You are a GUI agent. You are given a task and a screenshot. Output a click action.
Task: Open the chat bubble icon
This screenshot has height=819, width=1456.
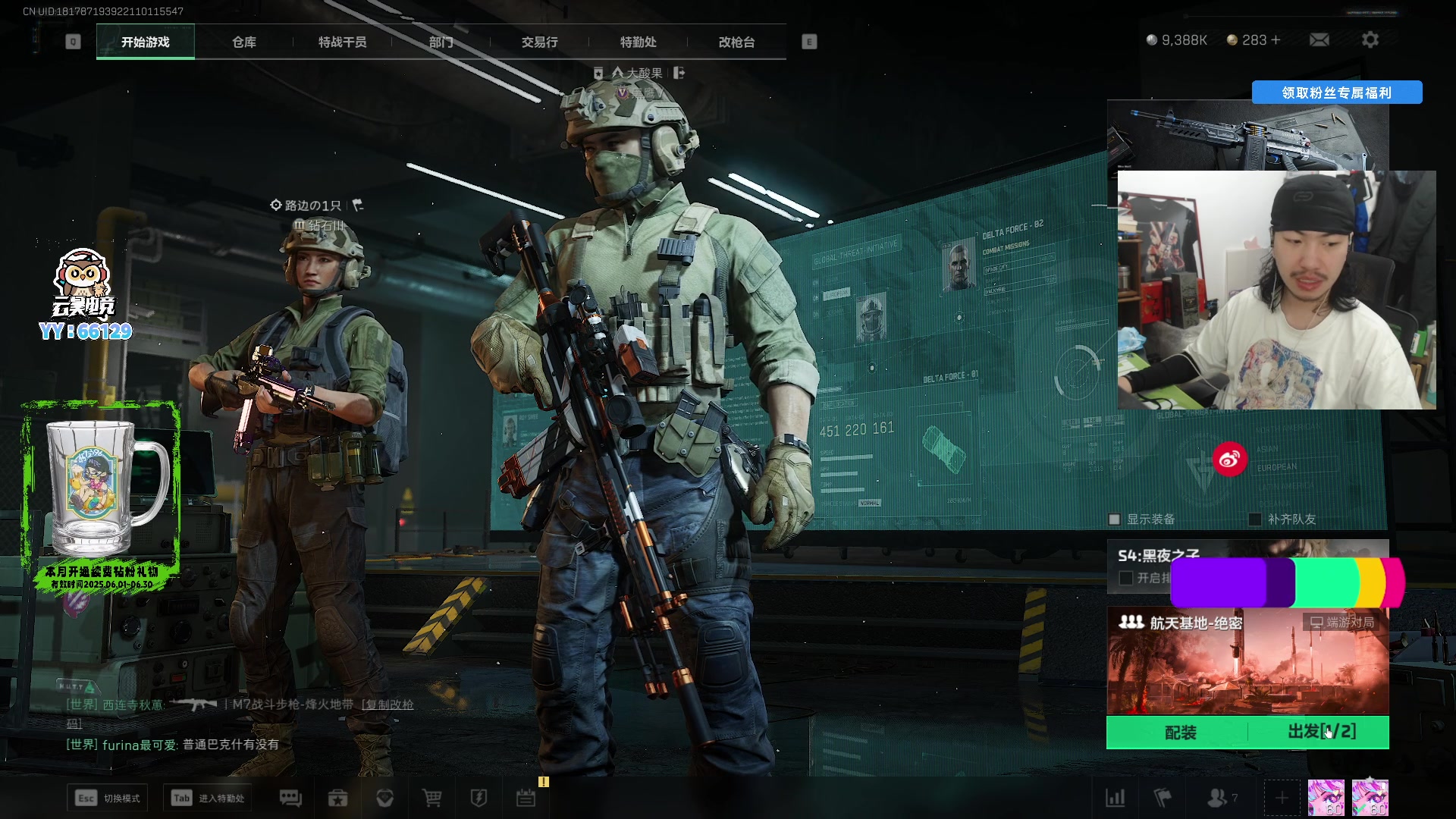click(x=290, y=798)
